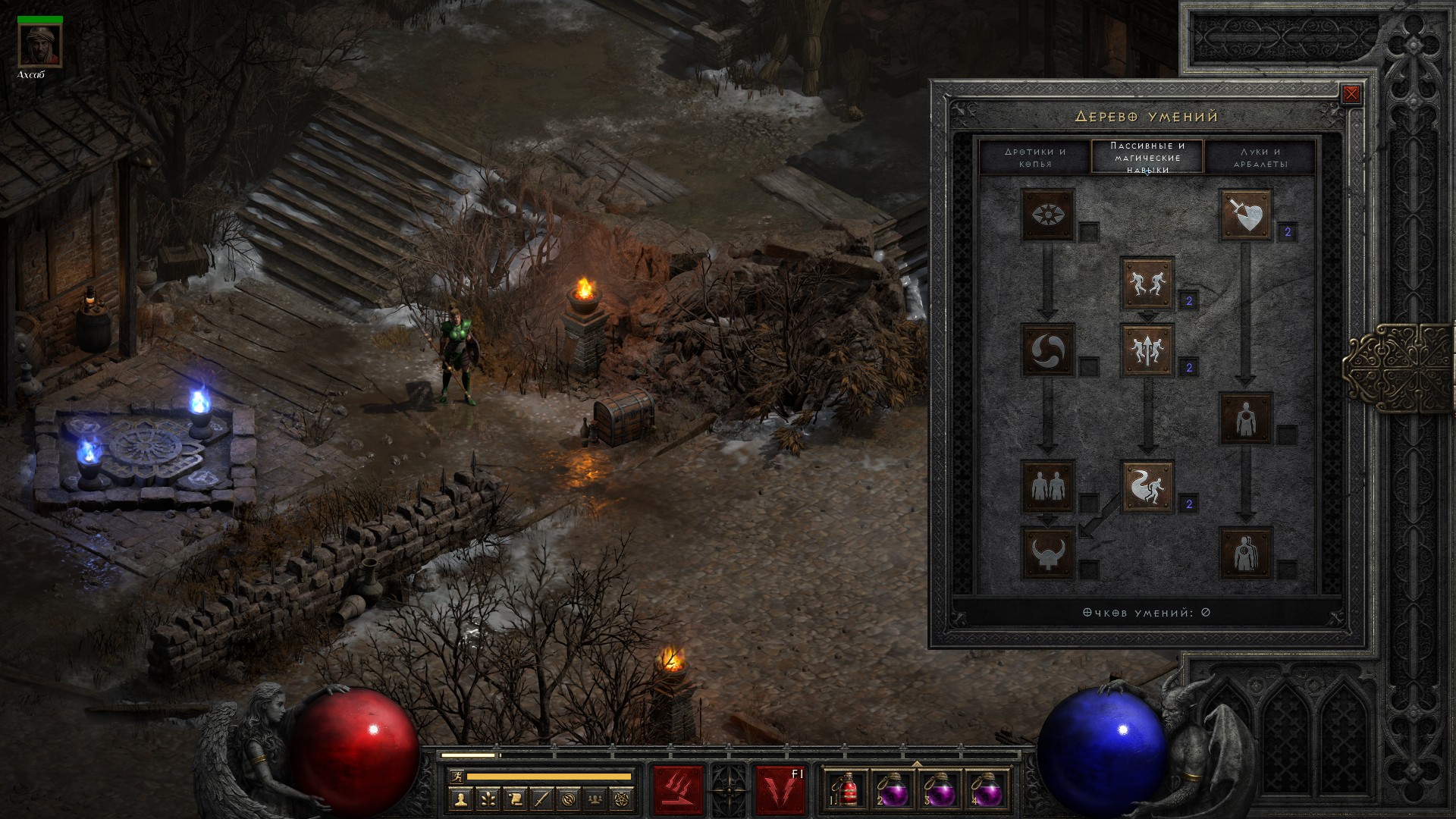
Task: Switch to the Дротики и копья tab
Action: (x=1034, y=157)
